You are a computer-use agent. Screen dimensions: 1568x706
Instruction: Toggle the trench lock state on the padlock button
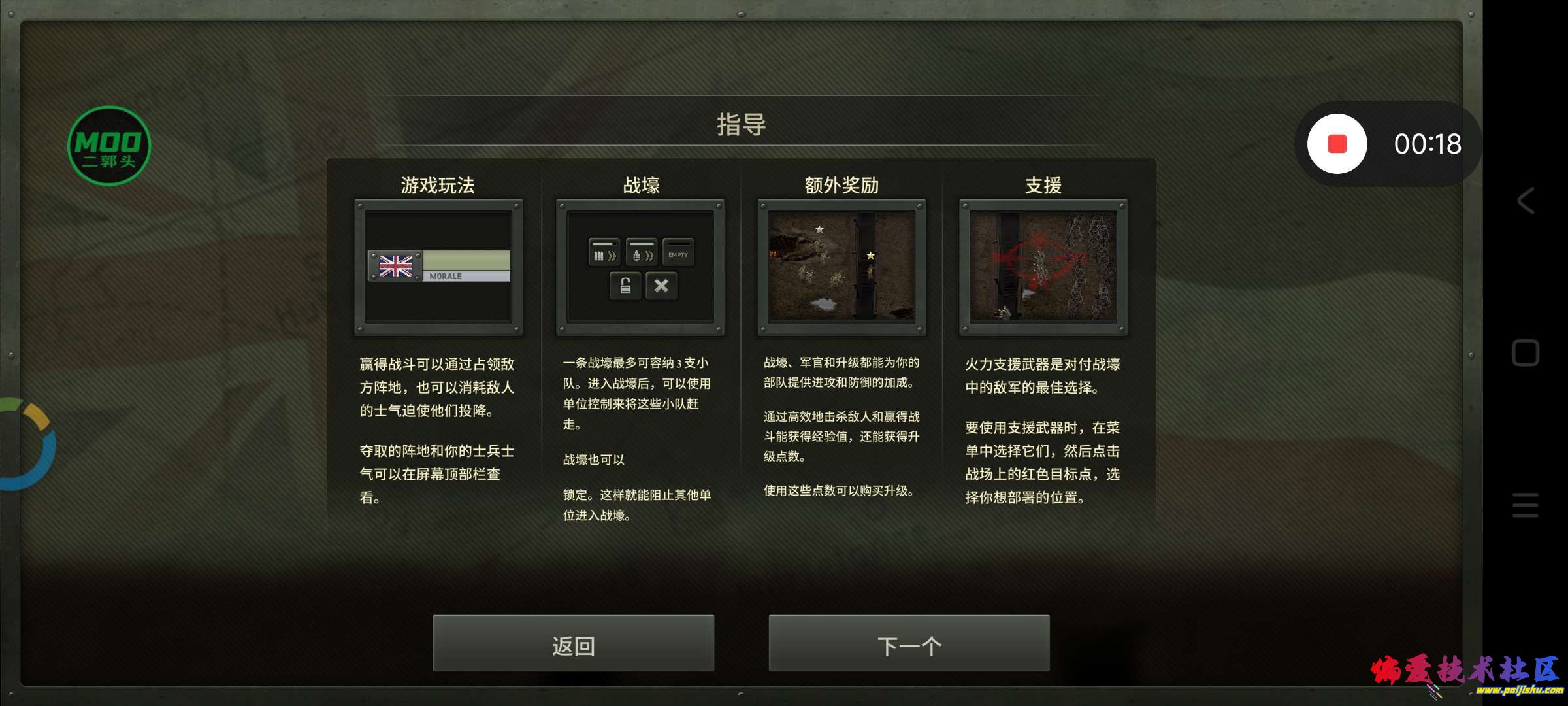625,286
